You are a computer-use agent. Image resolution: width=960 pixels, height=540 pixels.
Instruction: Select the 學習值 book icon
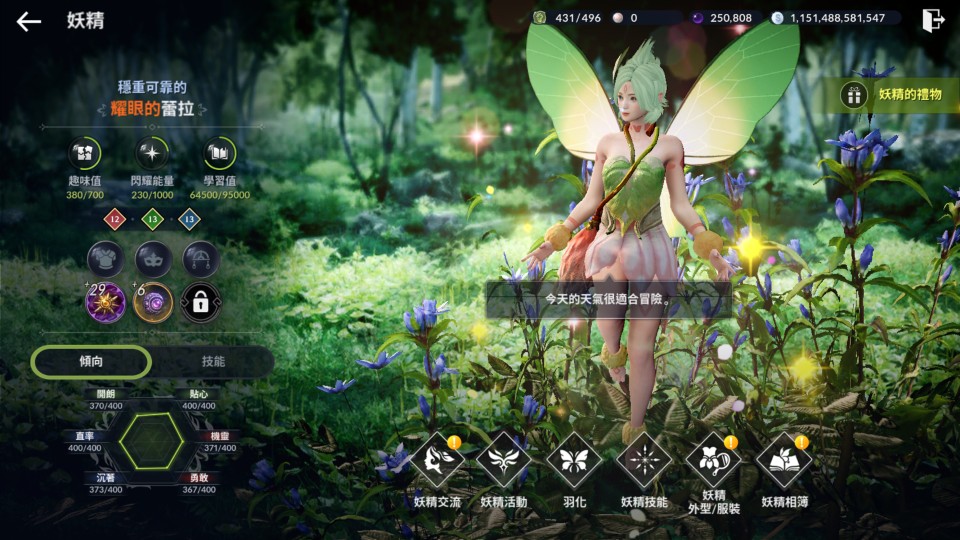pos(219,154)
